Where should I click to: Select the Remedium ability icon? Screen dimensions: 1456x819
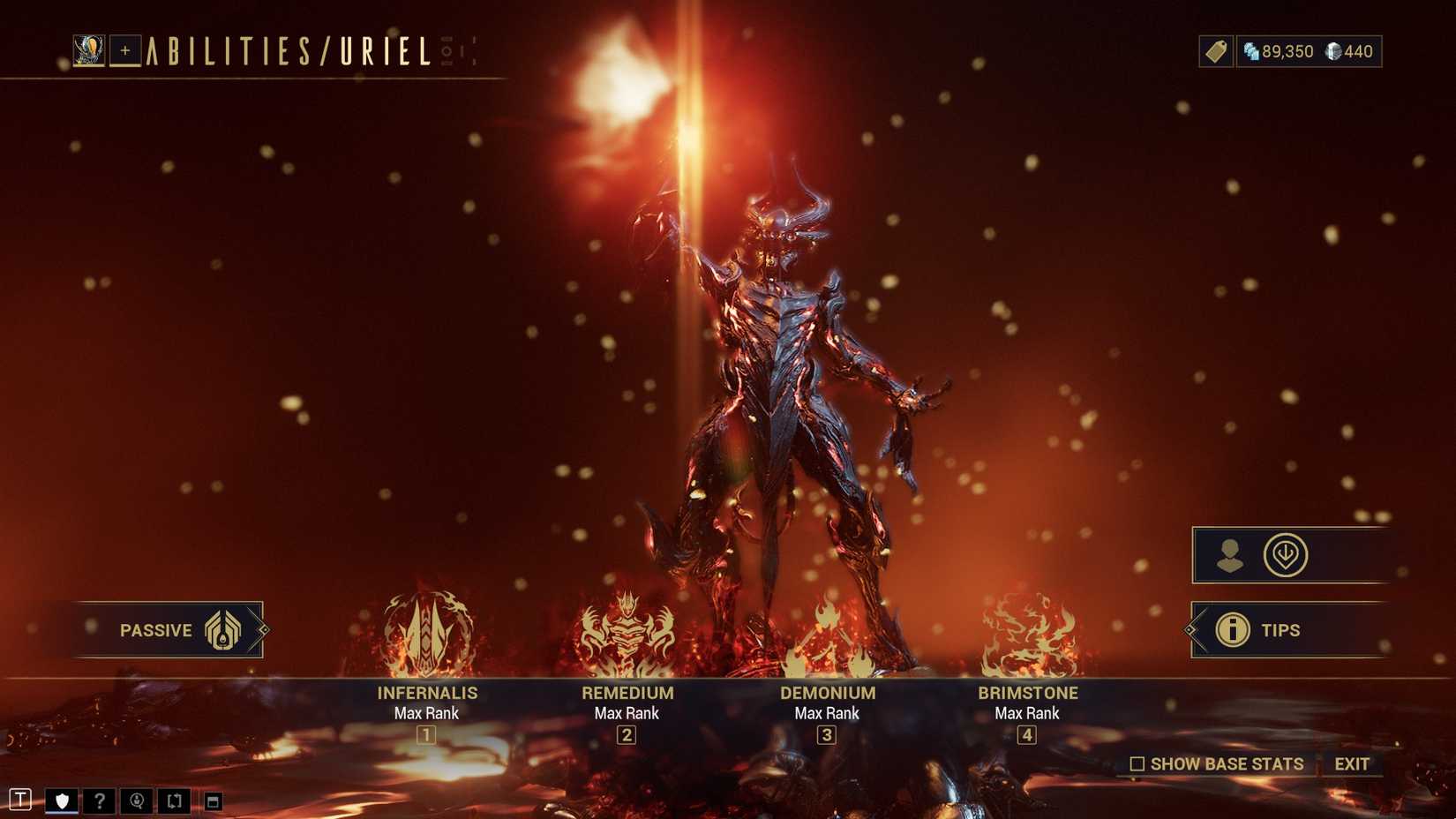627,634
